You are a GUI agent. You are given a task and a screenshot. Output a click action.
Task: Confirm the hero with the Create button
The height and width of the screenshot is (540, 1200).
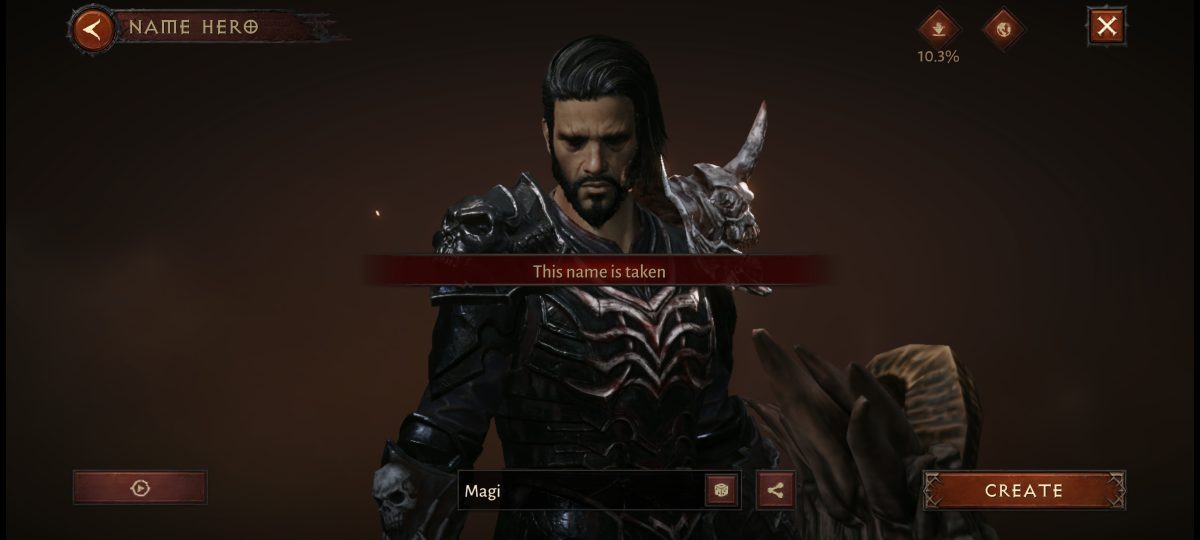[1023, 490]
